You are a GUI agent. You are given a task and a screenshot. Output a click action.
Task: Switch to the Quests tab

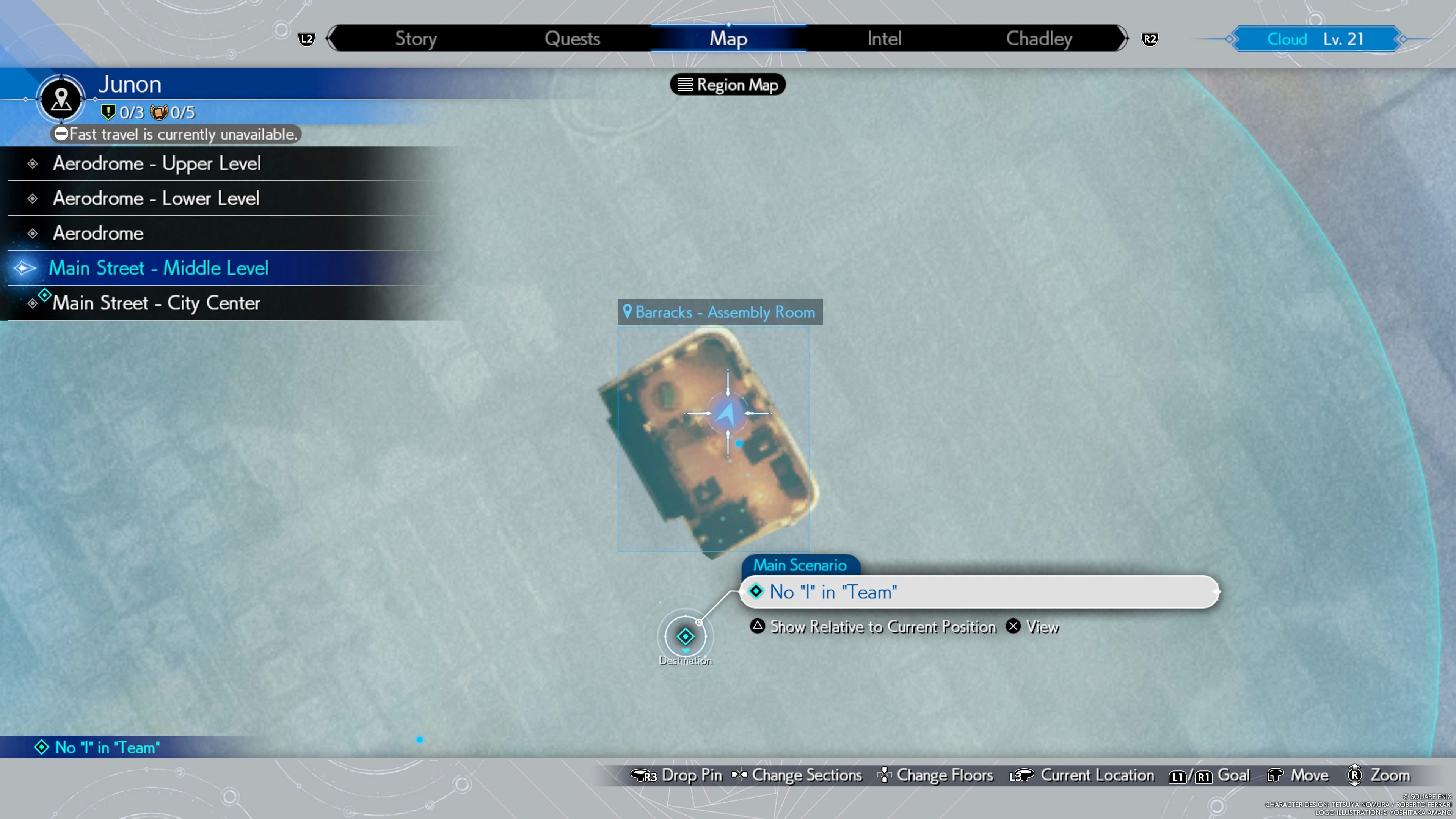click(x=572, y=38)
